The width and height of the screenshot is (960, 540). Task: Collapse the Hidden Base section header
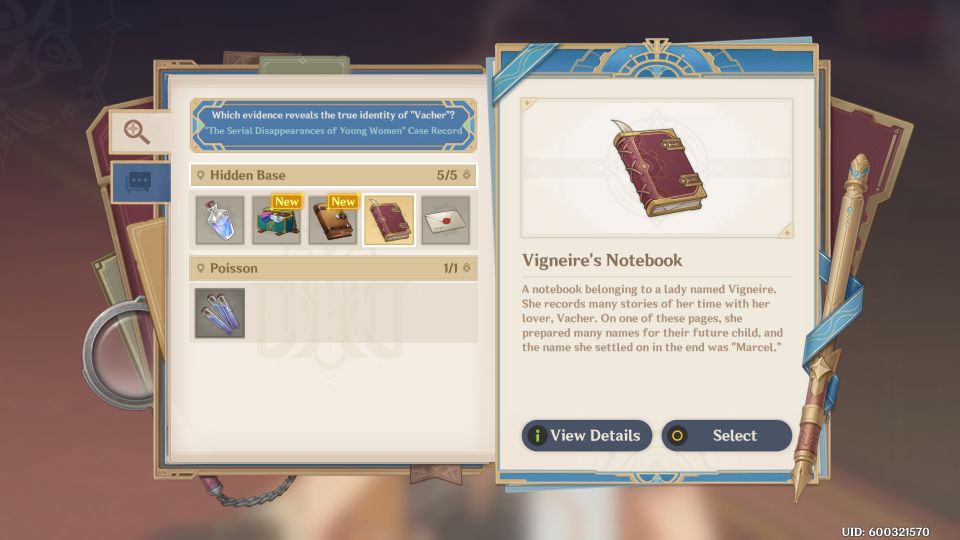(x=332, y=175)
